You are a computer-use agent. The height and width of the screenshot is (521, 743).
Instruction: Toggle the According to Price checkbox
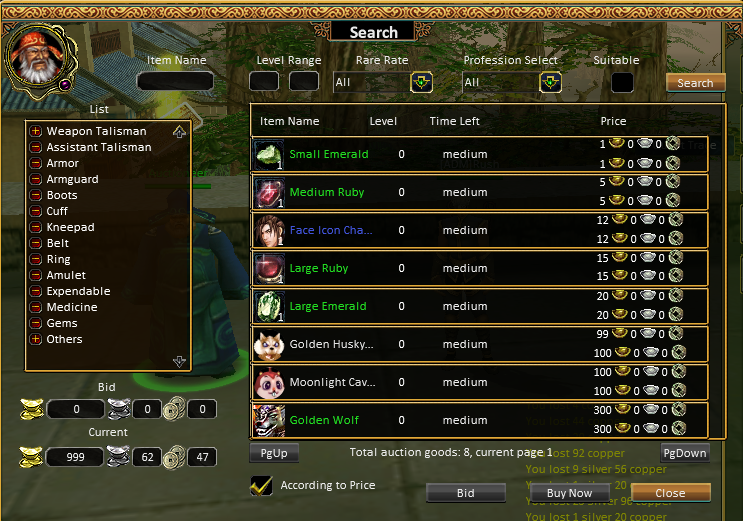click(261, 485)
